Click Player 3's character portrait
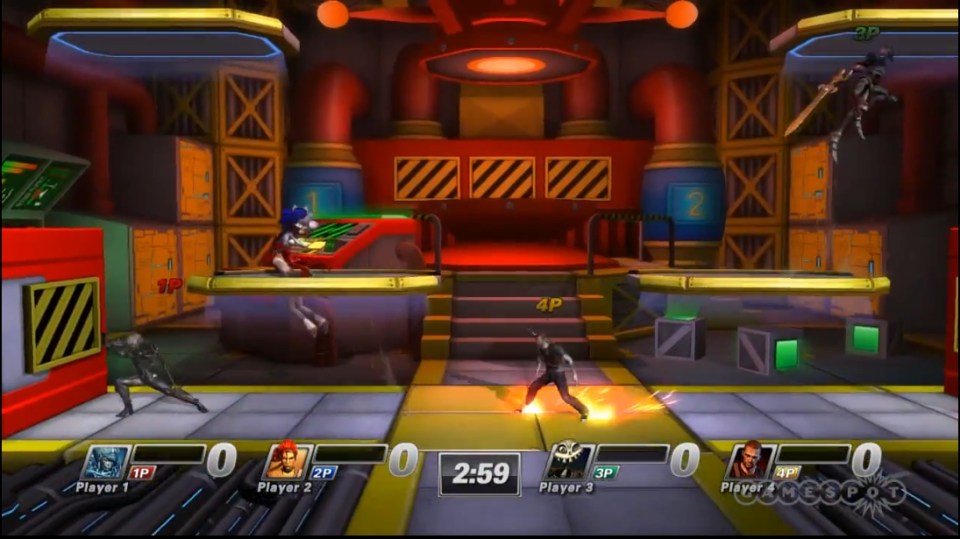 click(x=569, y=461)
